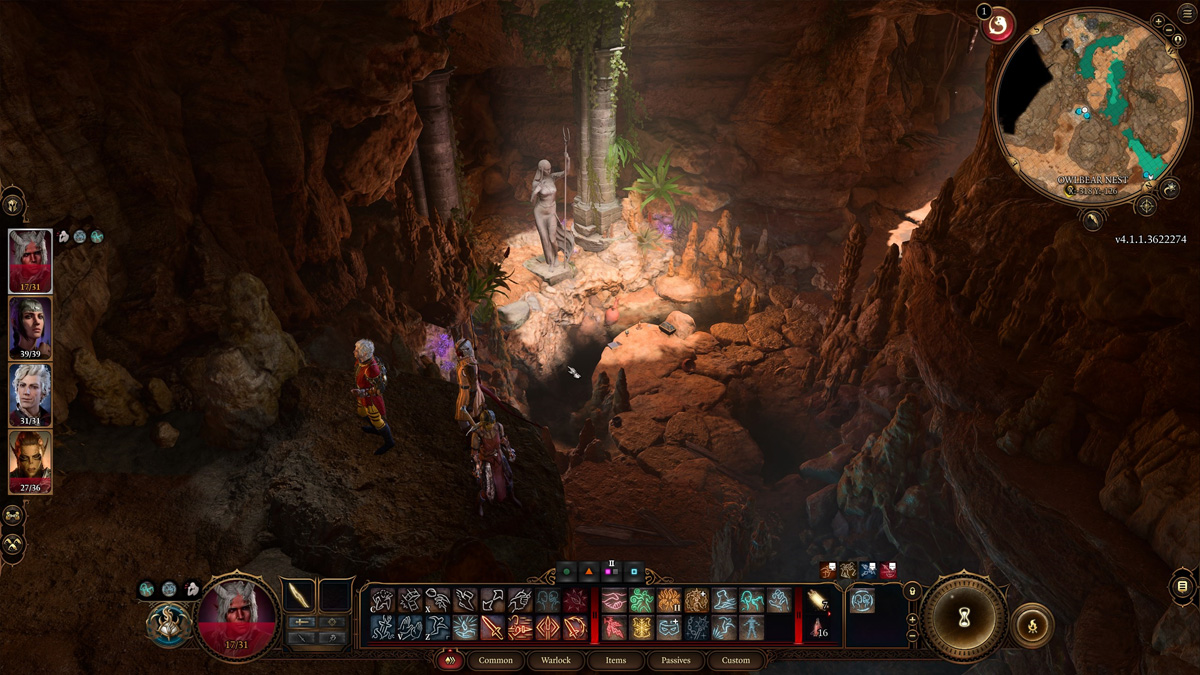
Task: Switch to the Common hotbar tab
Action: [x=495, y=660]
